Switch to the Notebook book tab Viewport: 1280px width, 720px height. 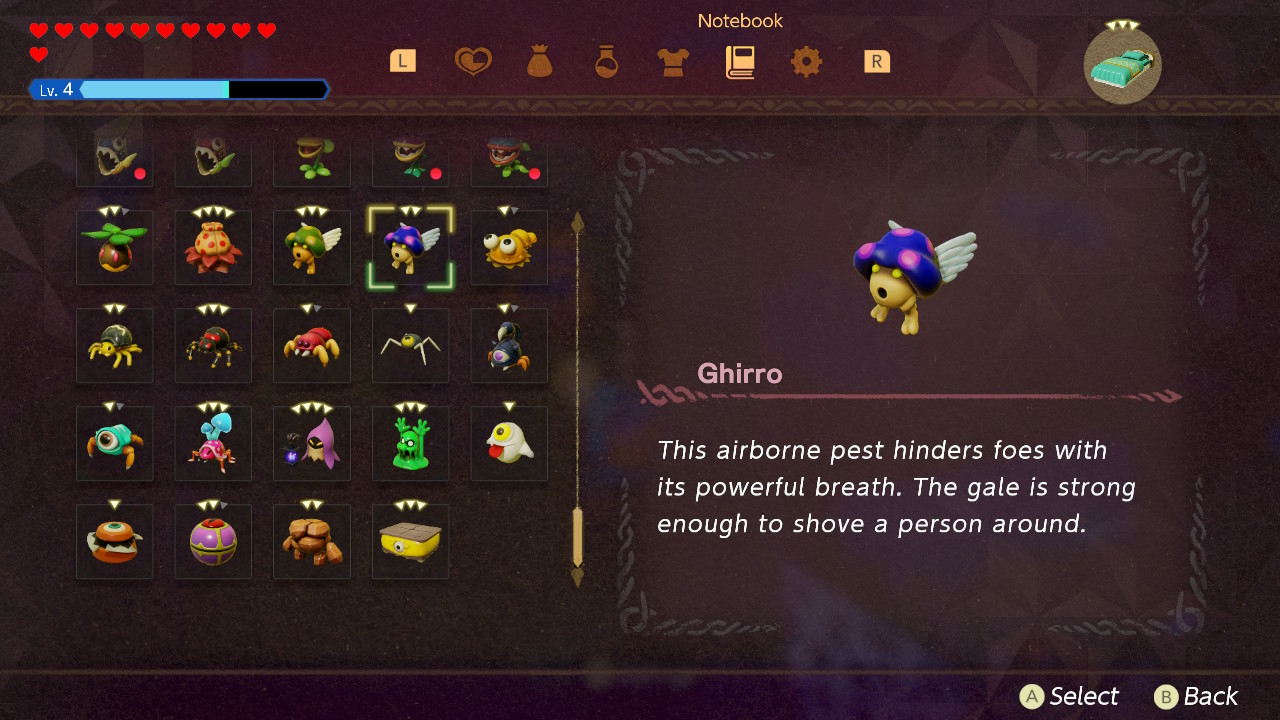pyautogui.click(x=739, y=60)
